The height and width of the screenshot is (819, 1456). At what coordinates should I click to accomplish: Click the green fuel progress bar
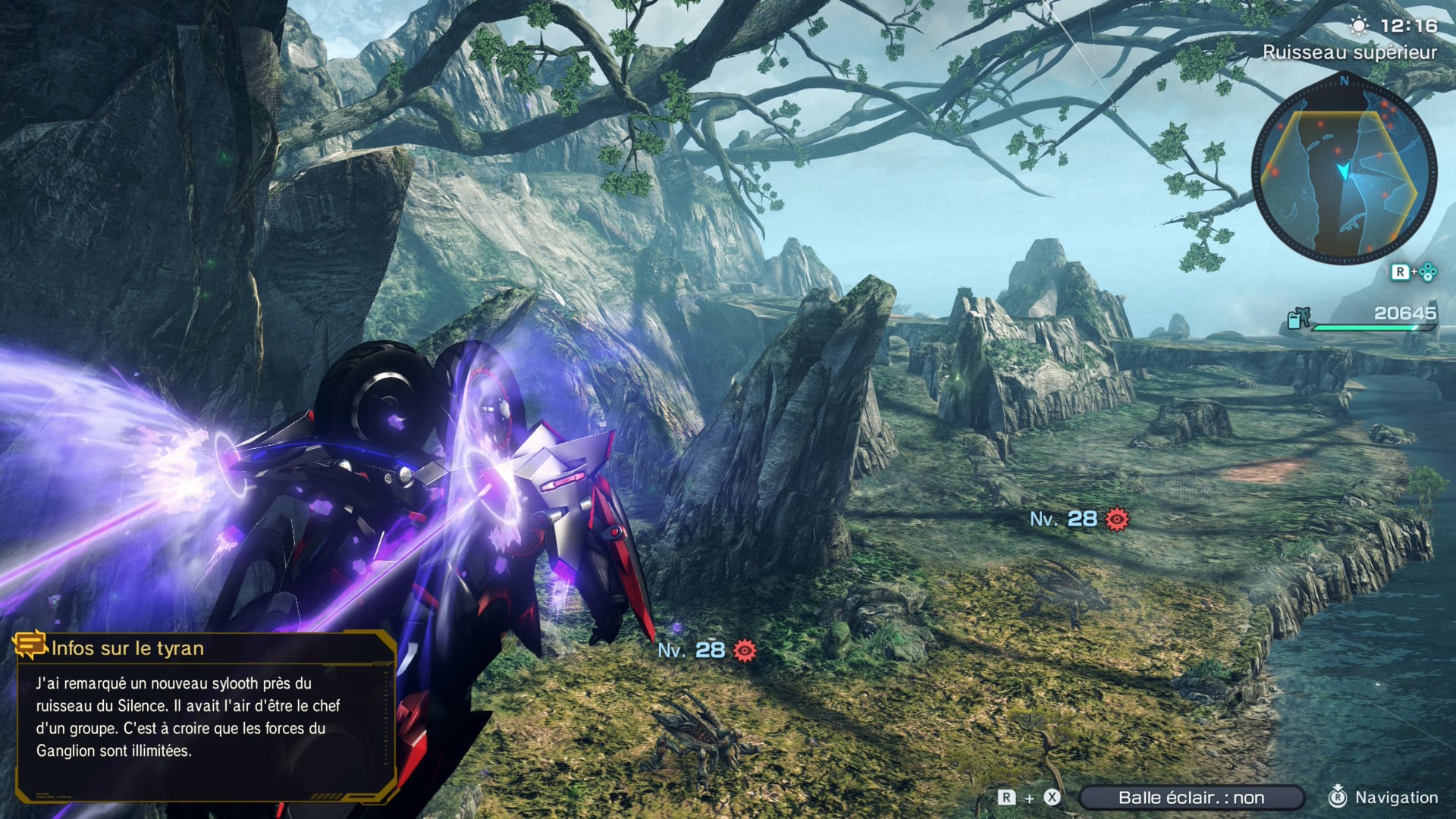1363,329
